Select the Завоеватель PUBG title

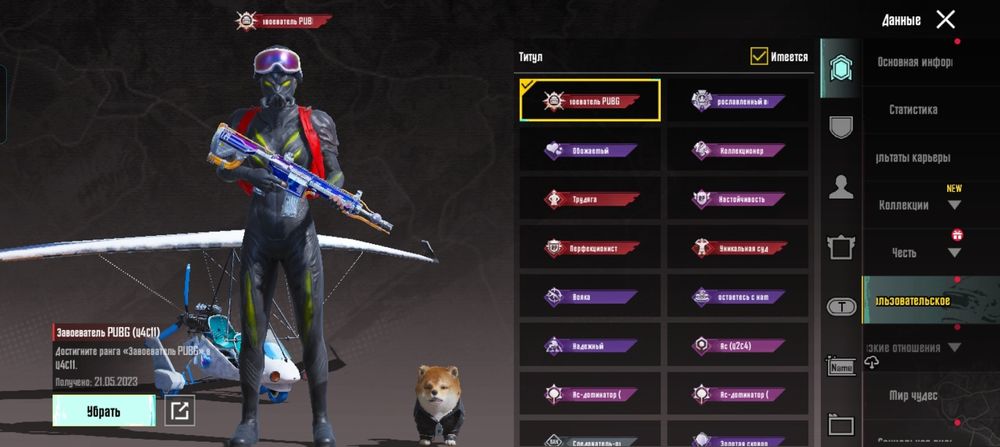coord(590,100)
